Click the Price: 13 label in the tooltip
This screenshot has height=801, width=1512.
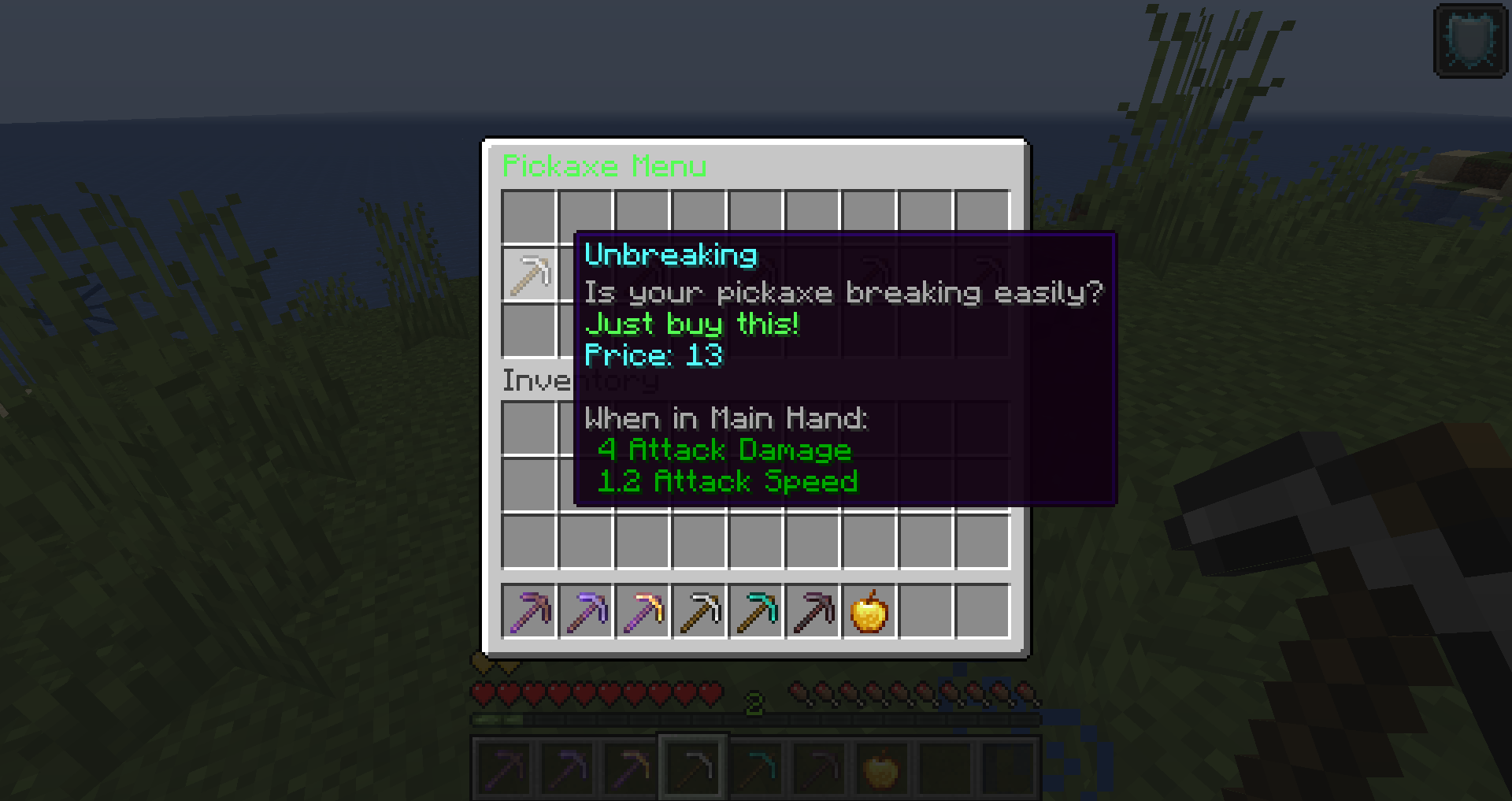655,354
